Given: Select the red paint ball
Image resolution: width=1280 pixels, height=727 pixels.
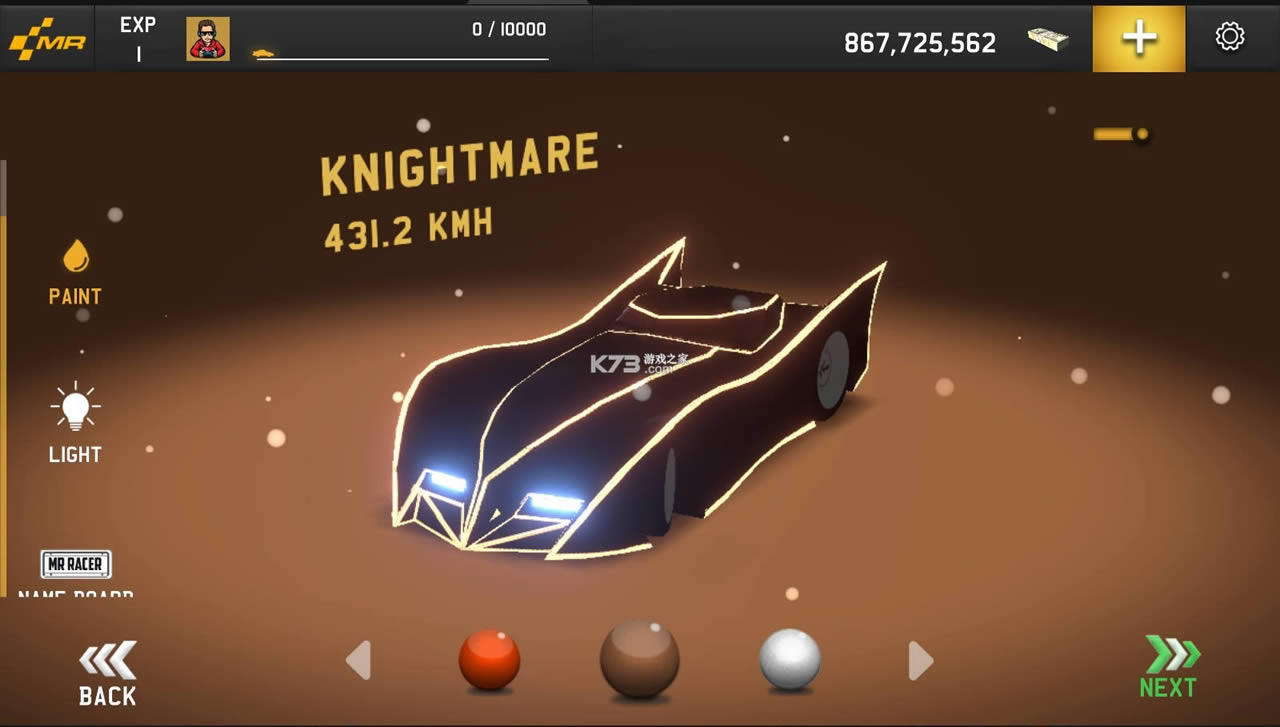Looking at the screenshot, I should coord(490,661).
